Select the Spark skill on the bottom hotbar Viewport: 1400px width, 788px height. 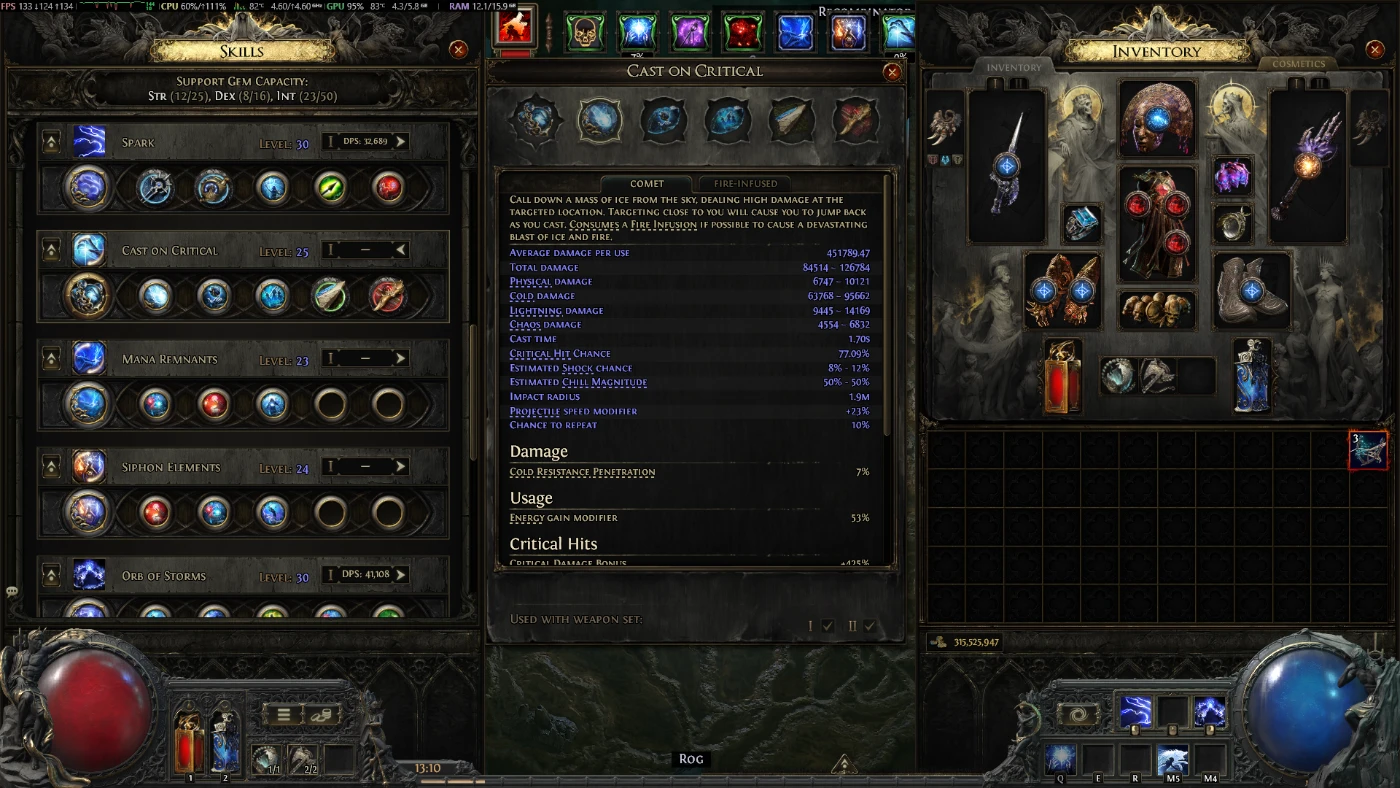pyautogui.click(x=1138, y=712)
